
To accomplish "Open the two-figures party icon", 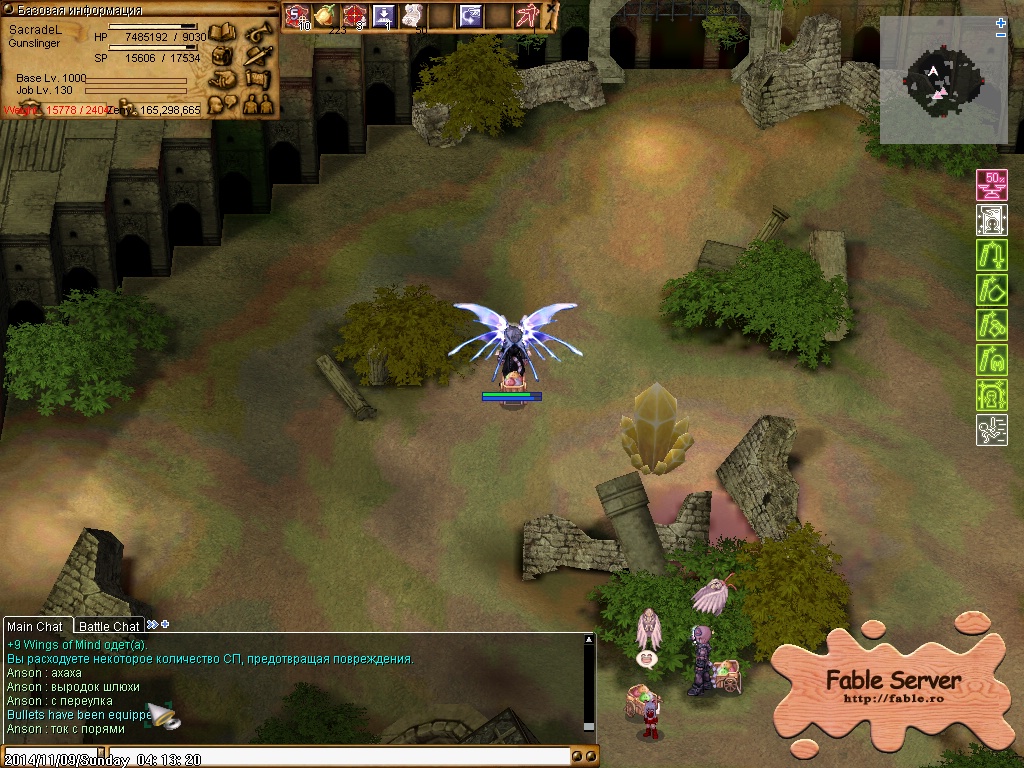I will pos(257,102).
